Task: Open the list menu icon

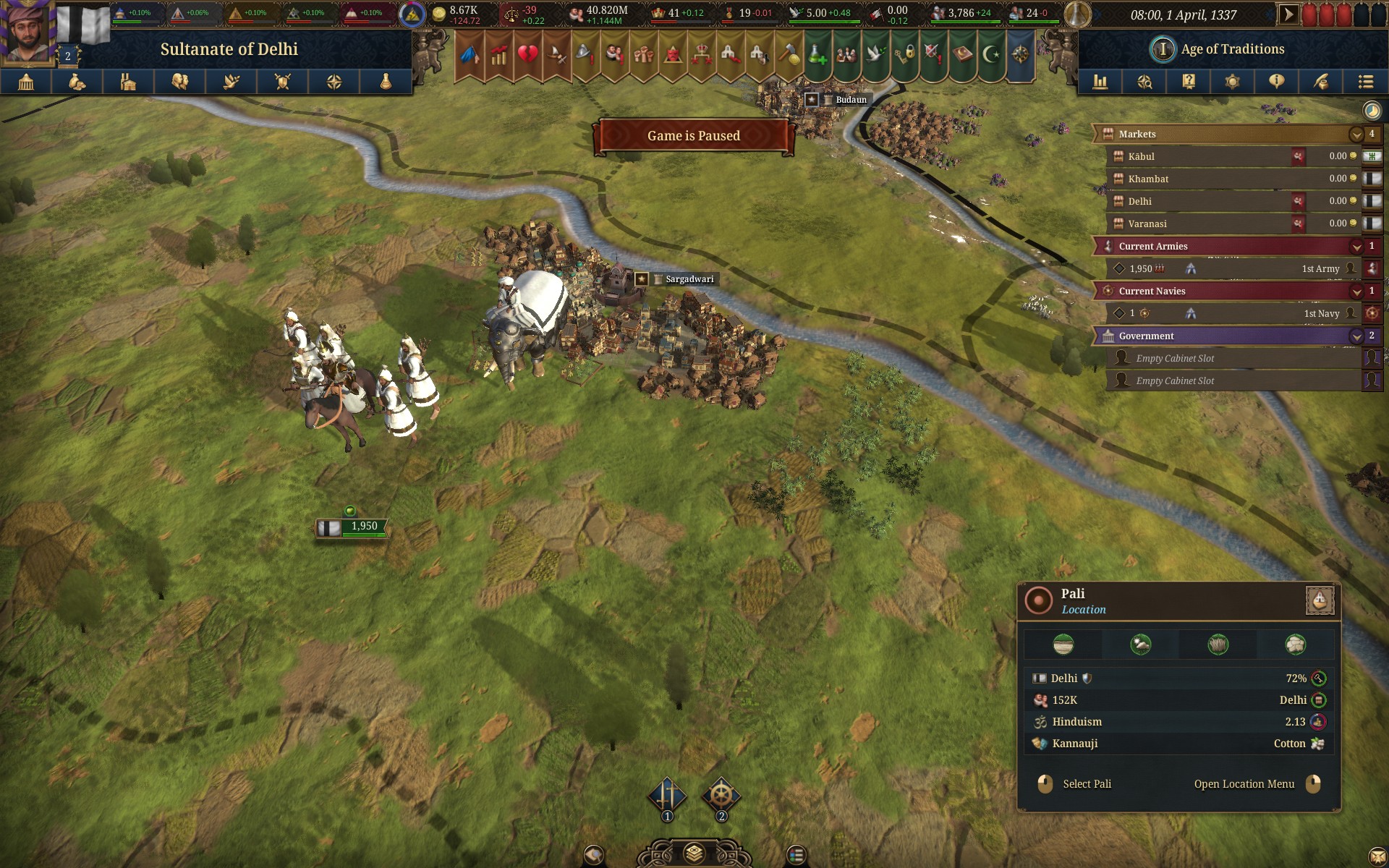Action: point(1365,82)
